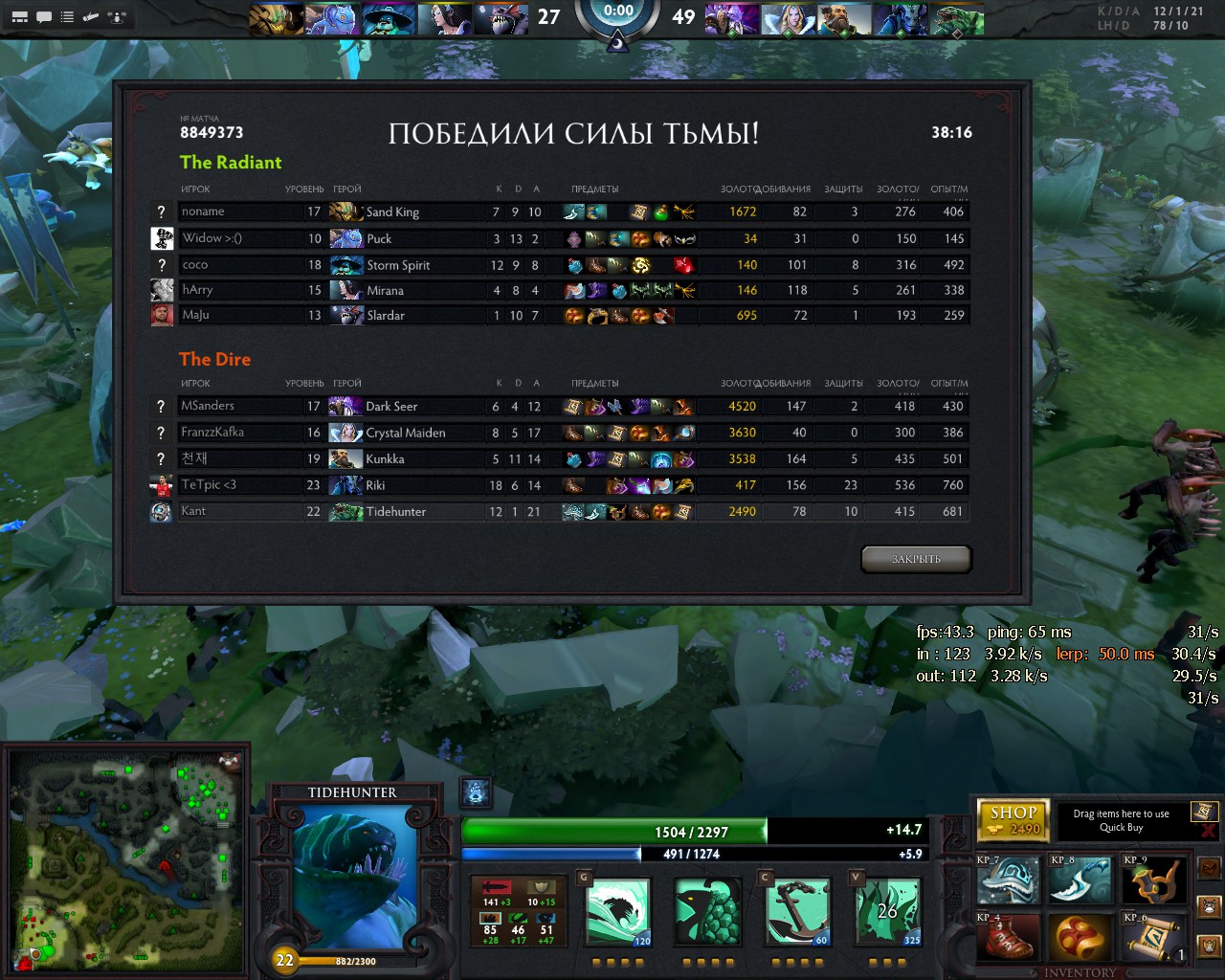Remove the quick buy item with the red X

coord(1208,831)
